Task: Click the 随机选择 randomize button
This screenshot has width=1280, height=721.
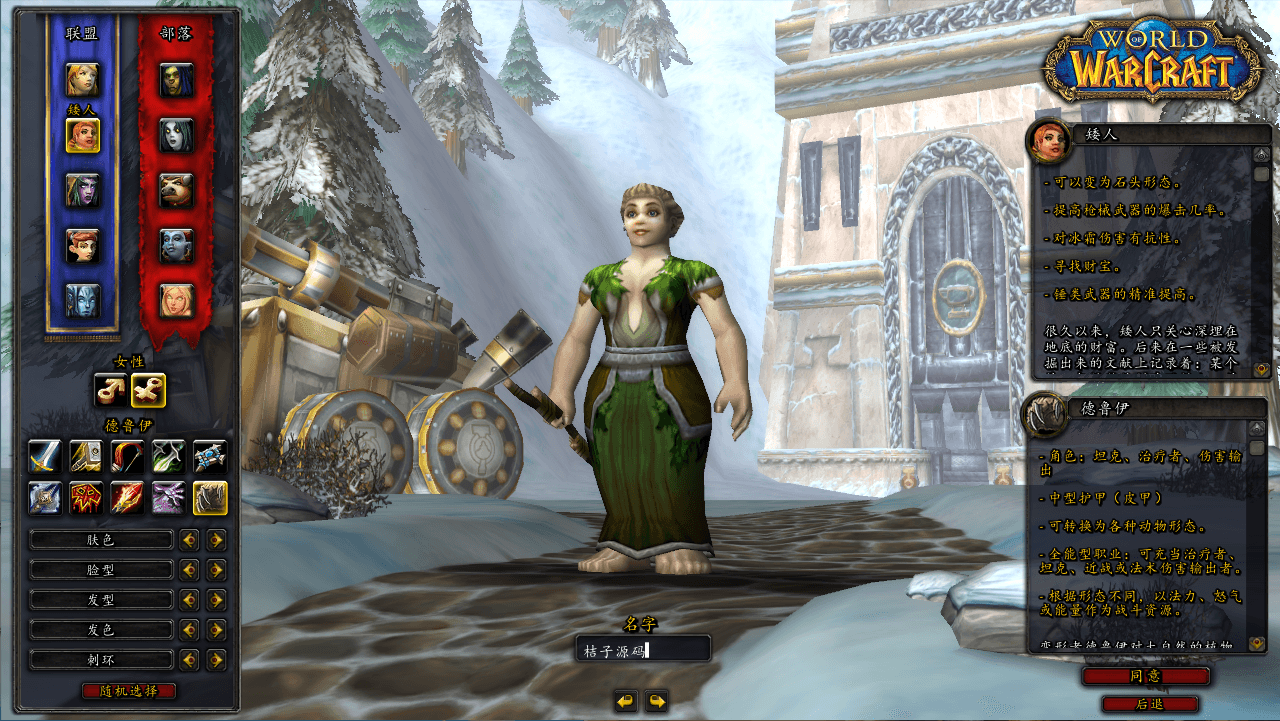Action: (x=129, y=691)
